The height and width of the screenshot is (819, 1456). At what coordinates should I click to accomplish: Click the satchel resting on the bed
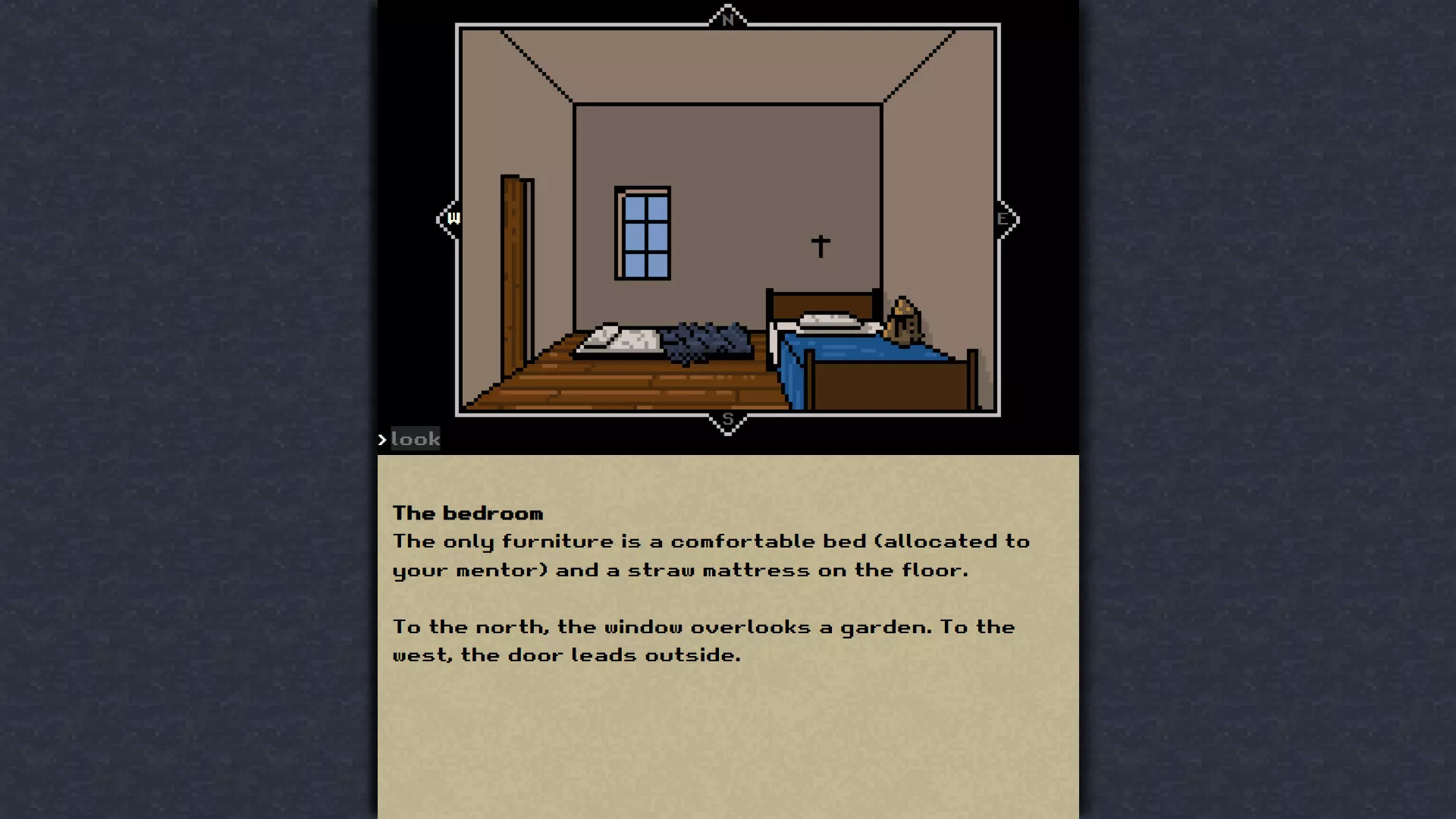[x=902, y=322]
